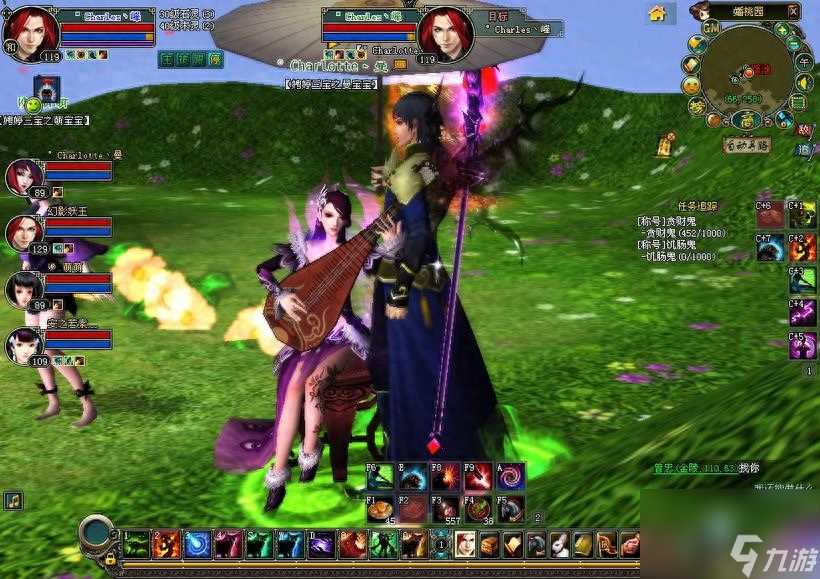Use the F9 red burst skill
Viewport: 820px width, 579px height.
tap(478, 478)
